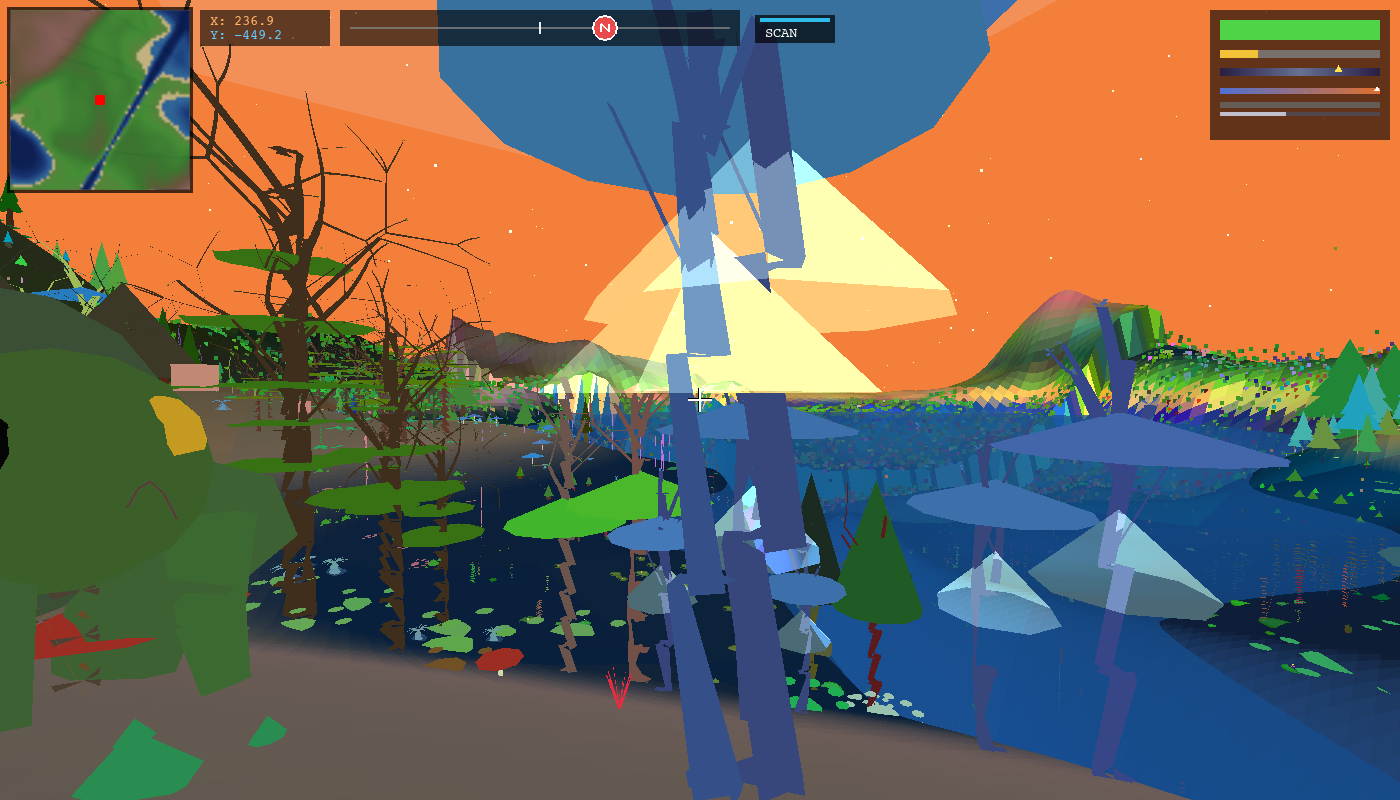Select the crosshair reticle at screen center

click(700, 400)
